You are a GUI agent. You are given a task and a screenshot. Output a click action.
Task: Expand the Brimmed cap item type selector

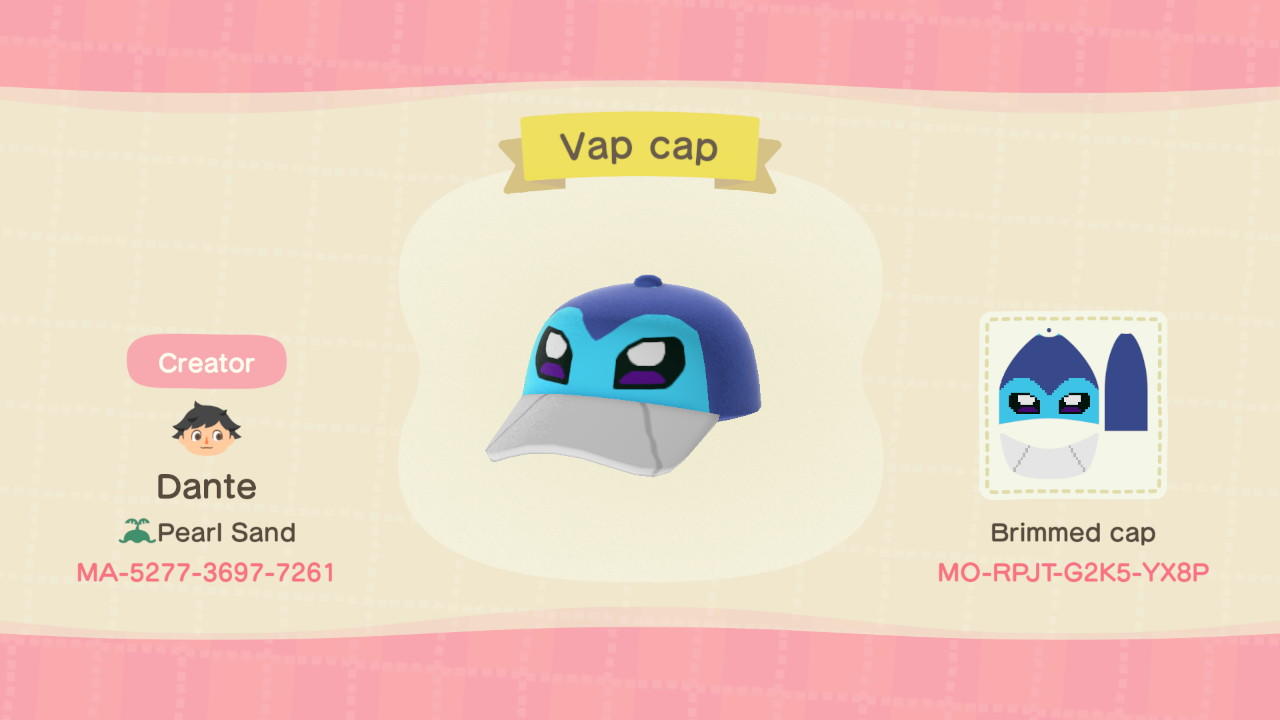point(1073,532)
